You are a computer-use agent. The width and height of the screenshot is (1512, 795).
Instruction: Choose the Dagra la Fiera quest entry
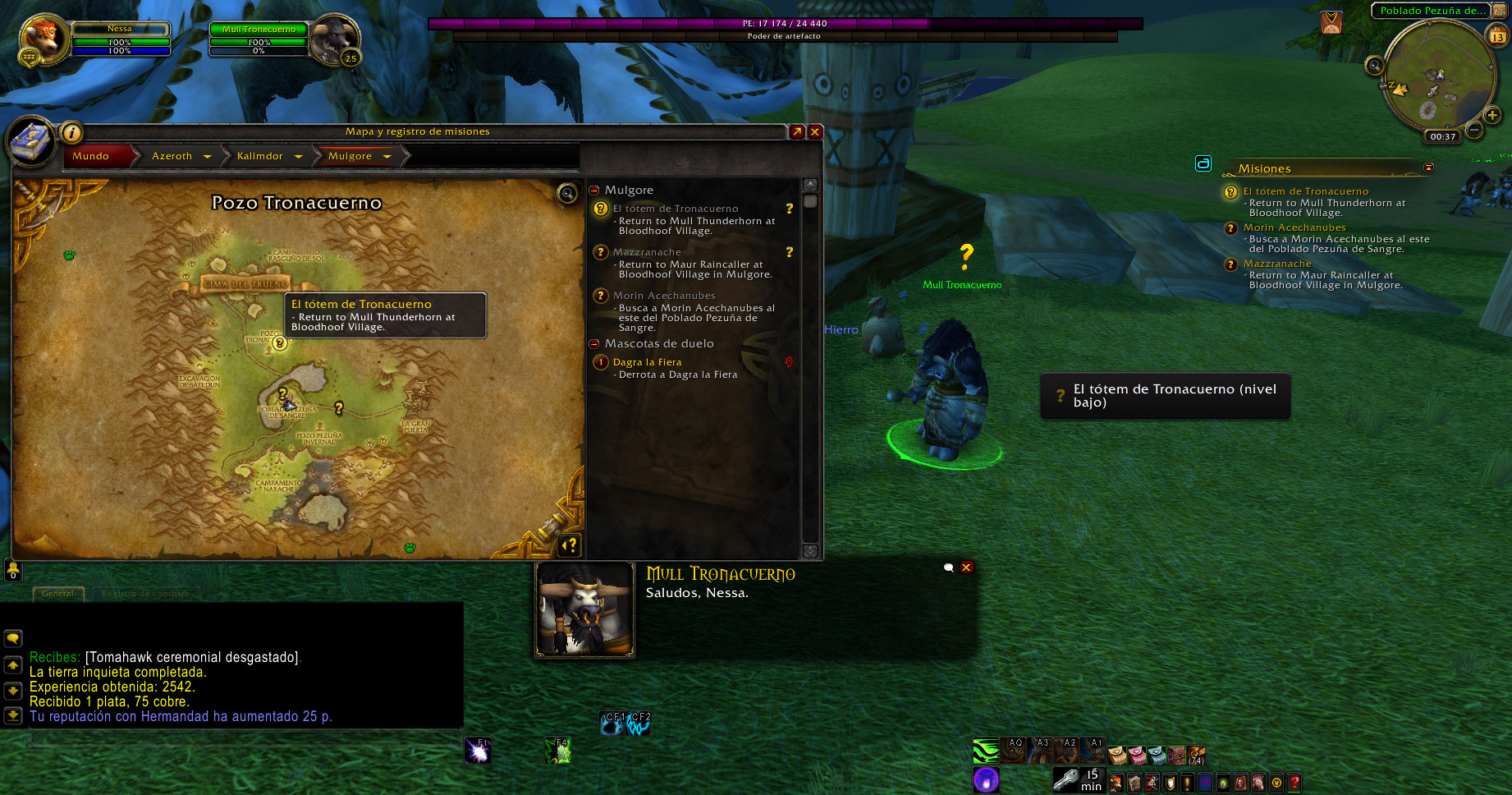pos(647,362)
